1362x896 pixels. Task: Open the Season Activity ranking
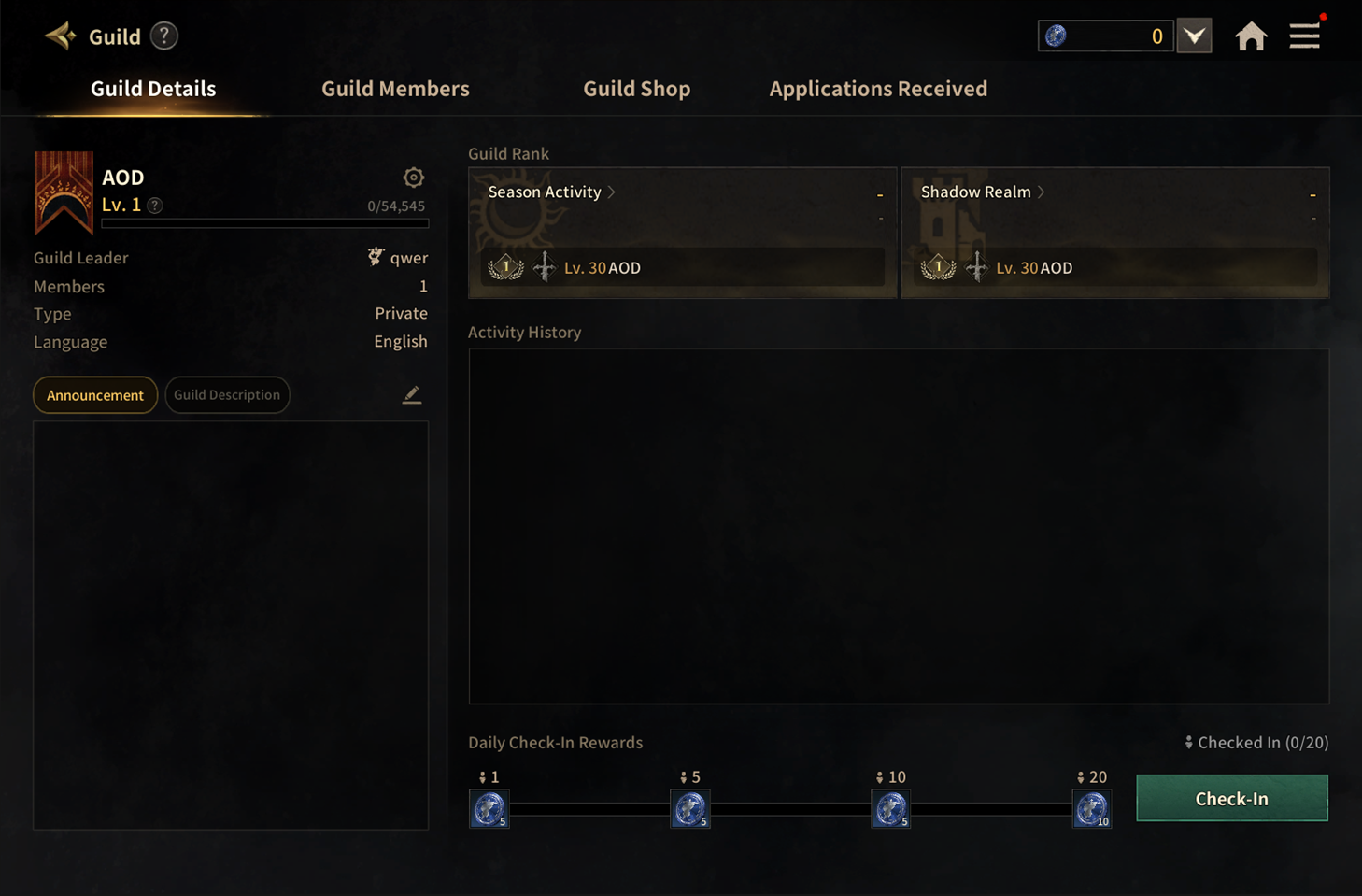551,192
